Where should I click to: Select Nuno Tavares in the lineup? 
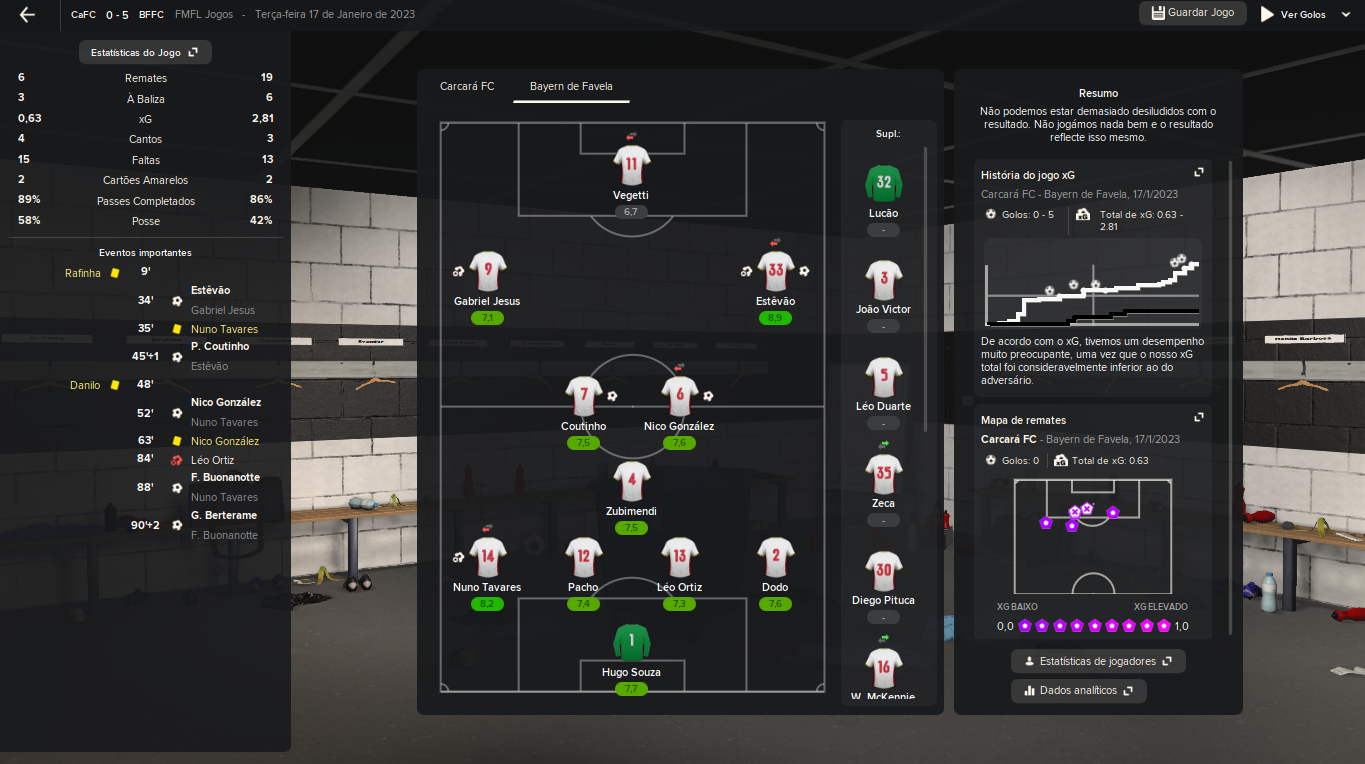(x=487, y=557)
